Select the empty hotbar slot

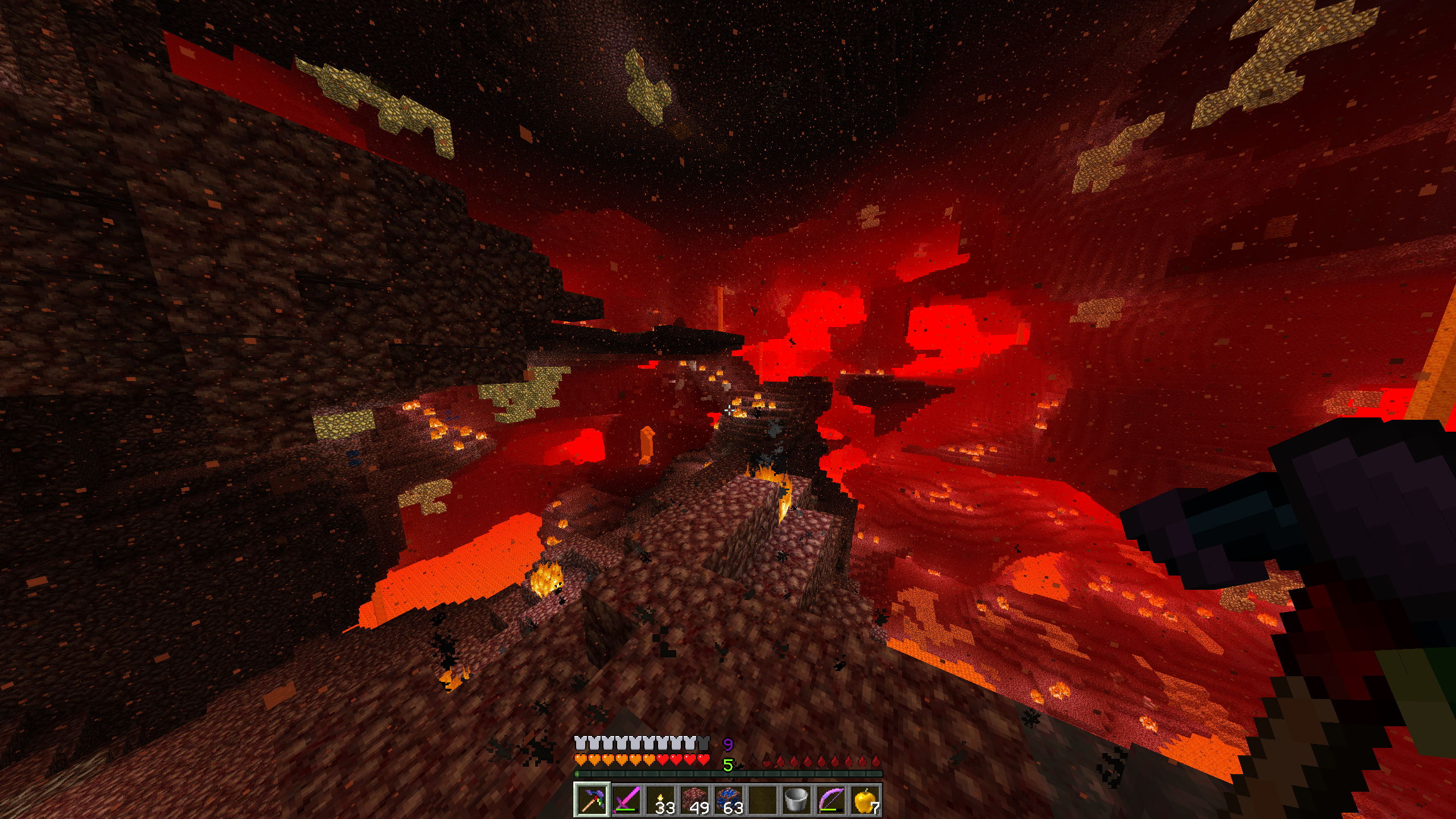pyautogui.click(x=762, y=800)
